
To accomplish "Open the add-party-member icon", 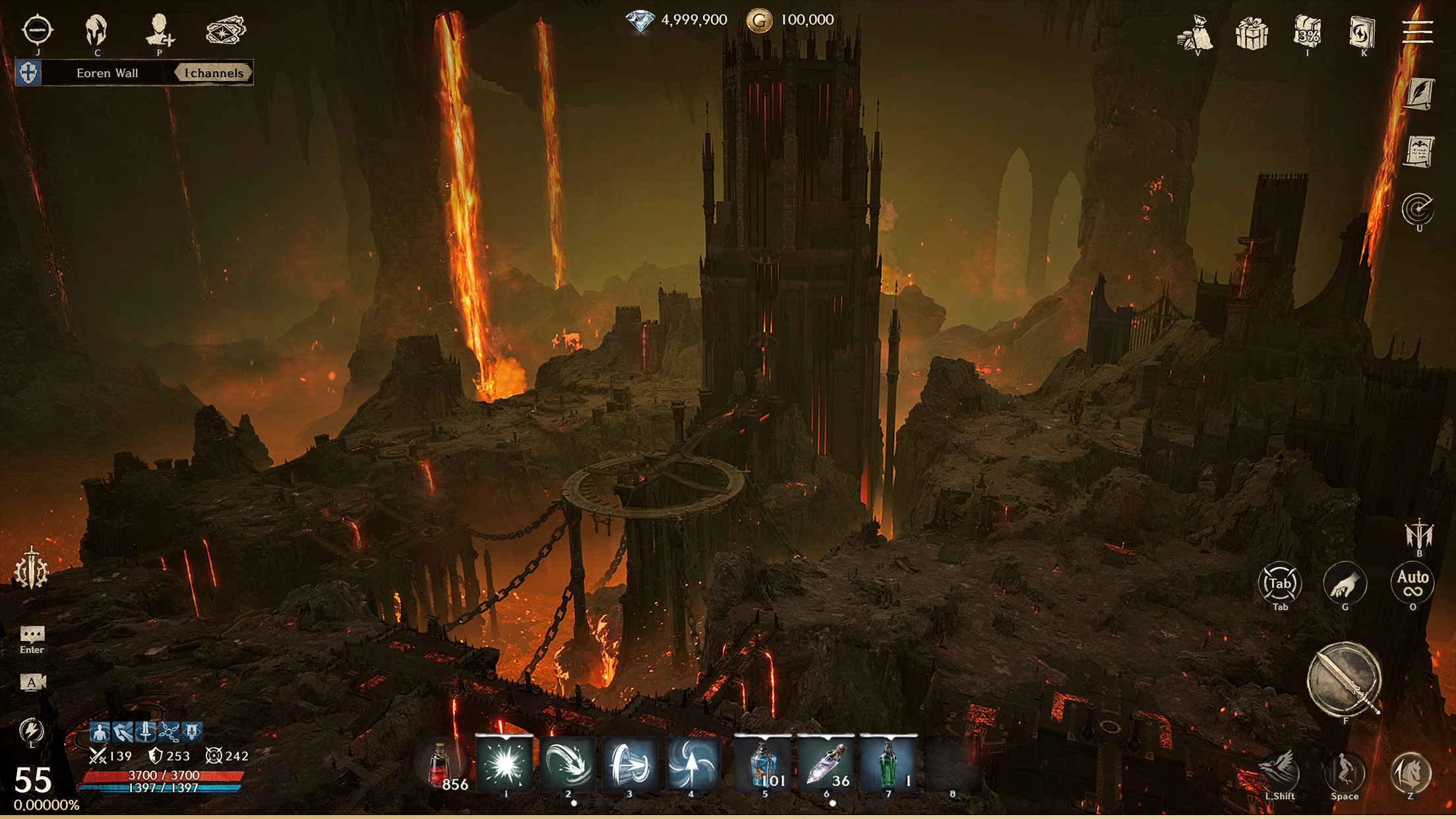I will 160,29.
